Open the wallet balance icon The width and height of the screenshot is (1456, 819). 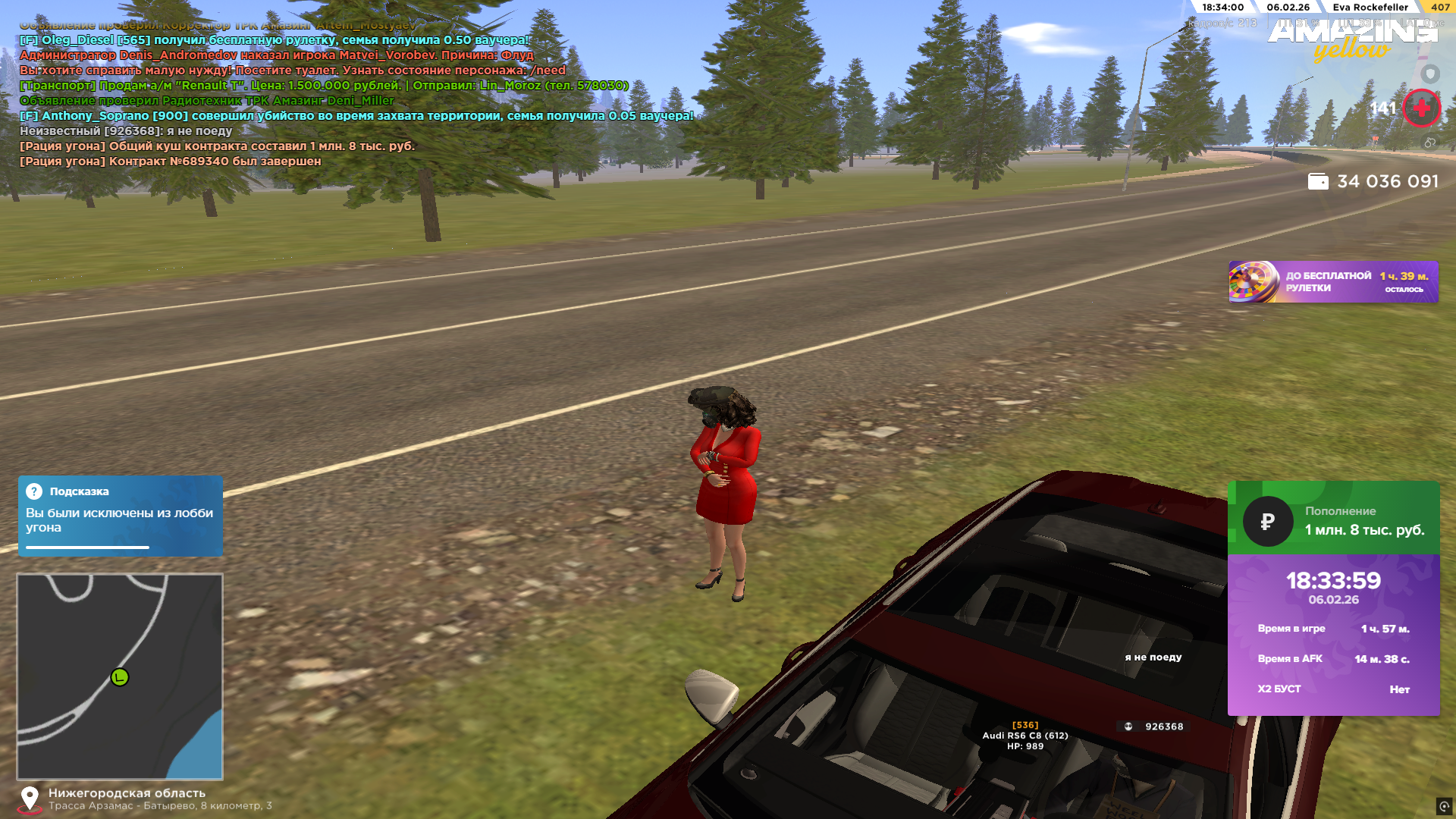click(x=1318, y=182)
